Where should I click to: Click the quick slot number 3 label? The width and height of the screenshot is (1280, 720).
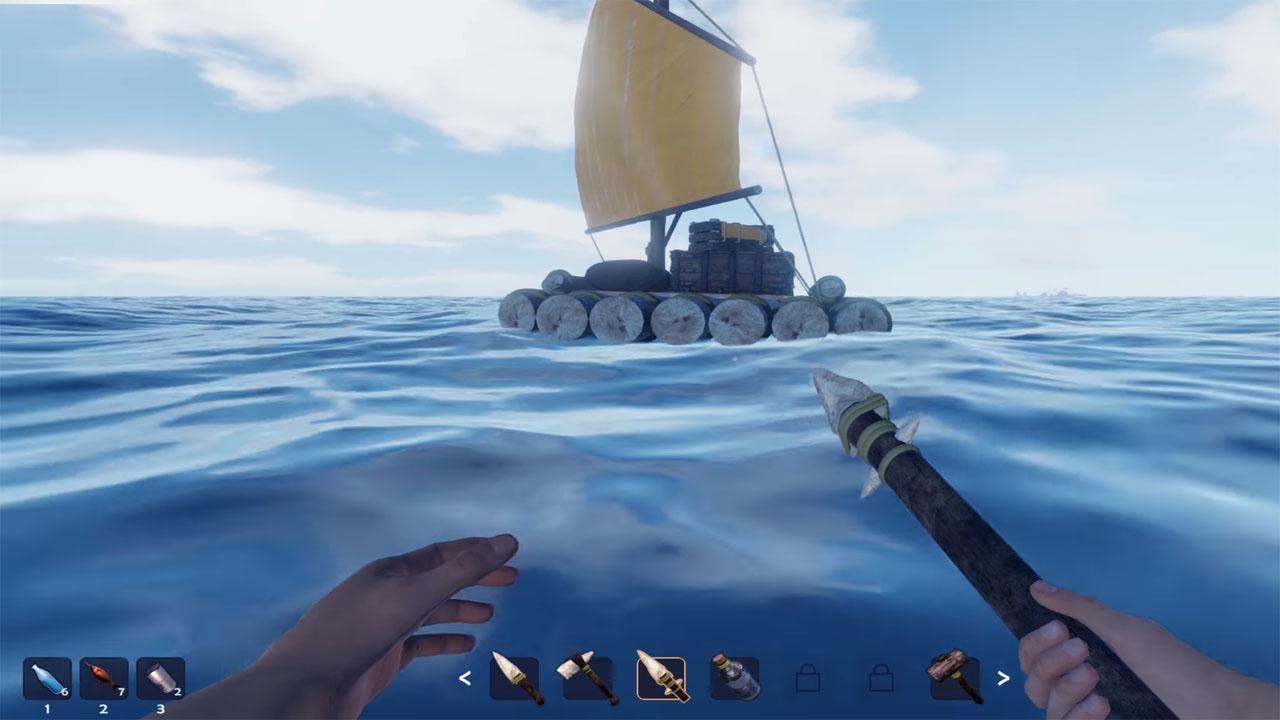(x=160, y=709)
